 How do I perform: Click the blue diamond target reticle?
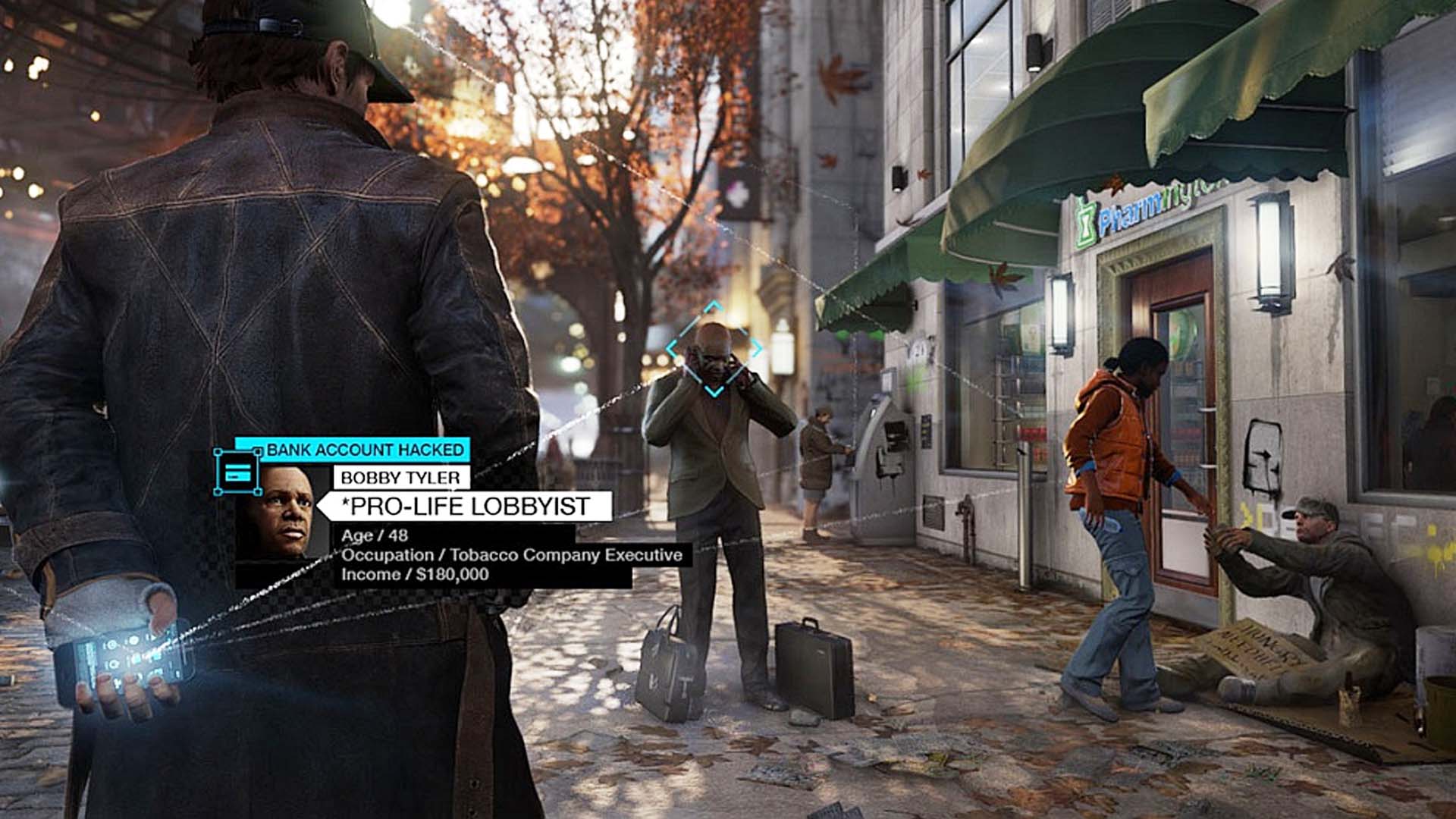tap(714, 349)
